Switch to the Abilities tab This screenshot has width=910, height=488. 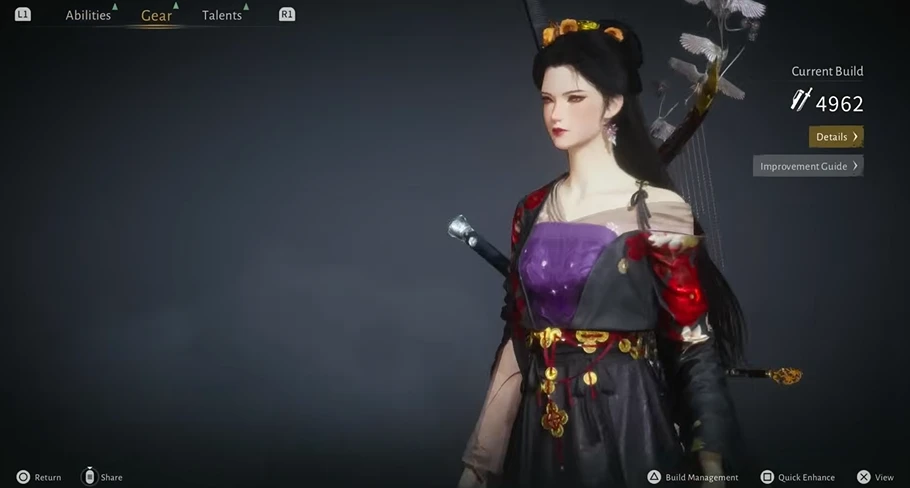tap(88, 15)
